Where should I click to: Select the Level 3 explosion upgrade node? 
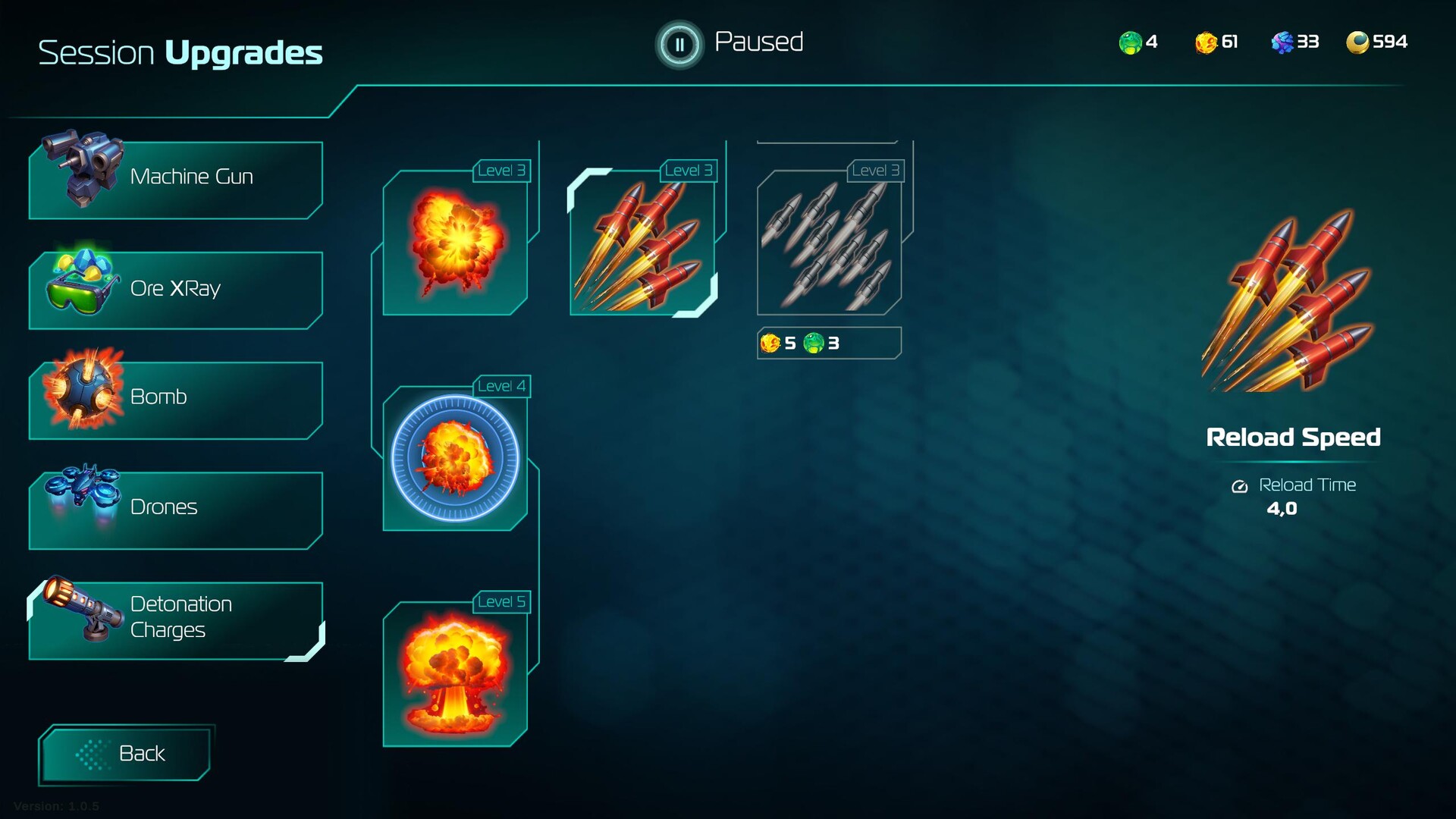tap(455, 244)
